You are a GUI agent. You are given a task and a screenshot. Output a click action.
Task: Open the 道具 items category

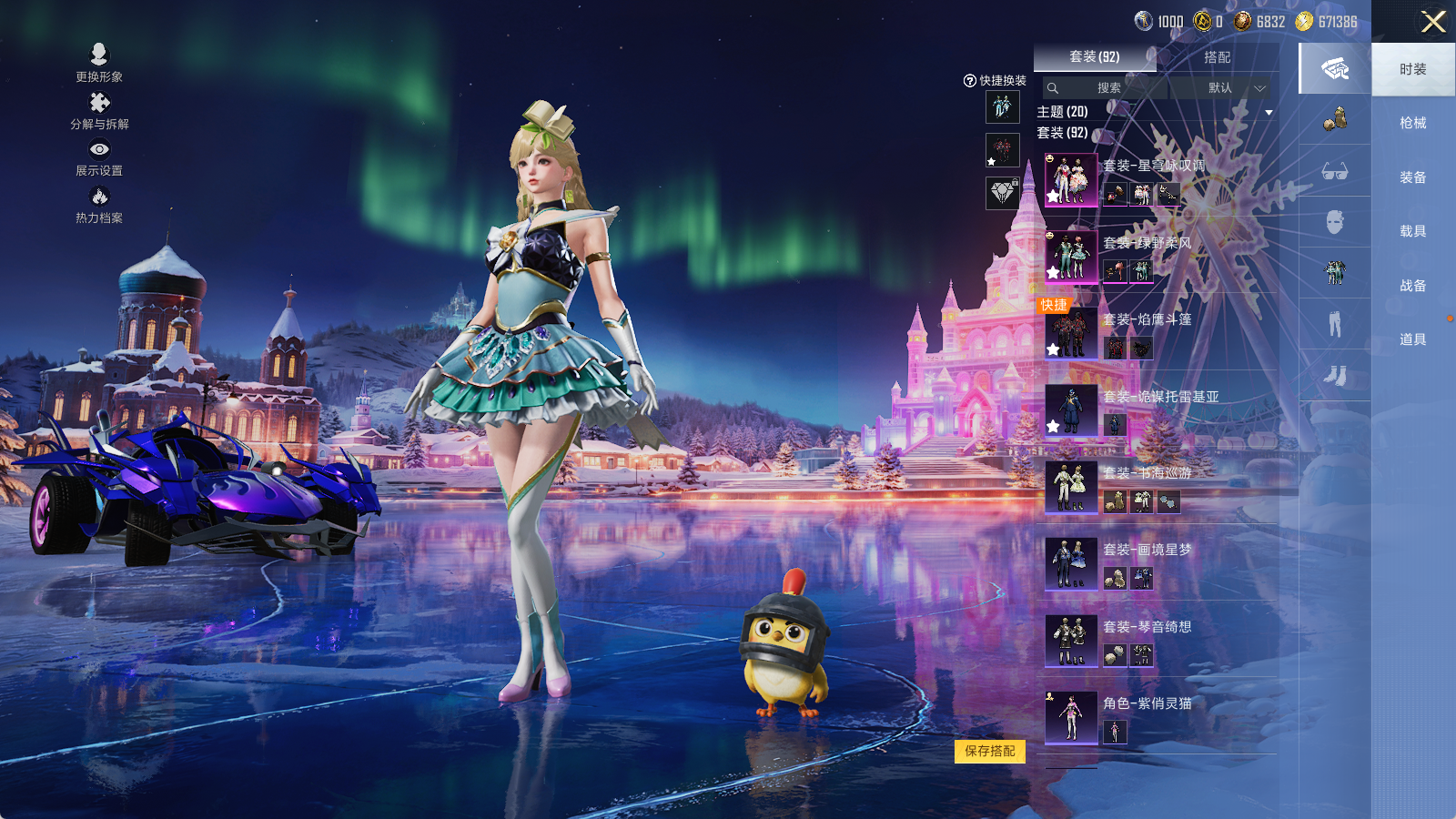pos(1412,339)
